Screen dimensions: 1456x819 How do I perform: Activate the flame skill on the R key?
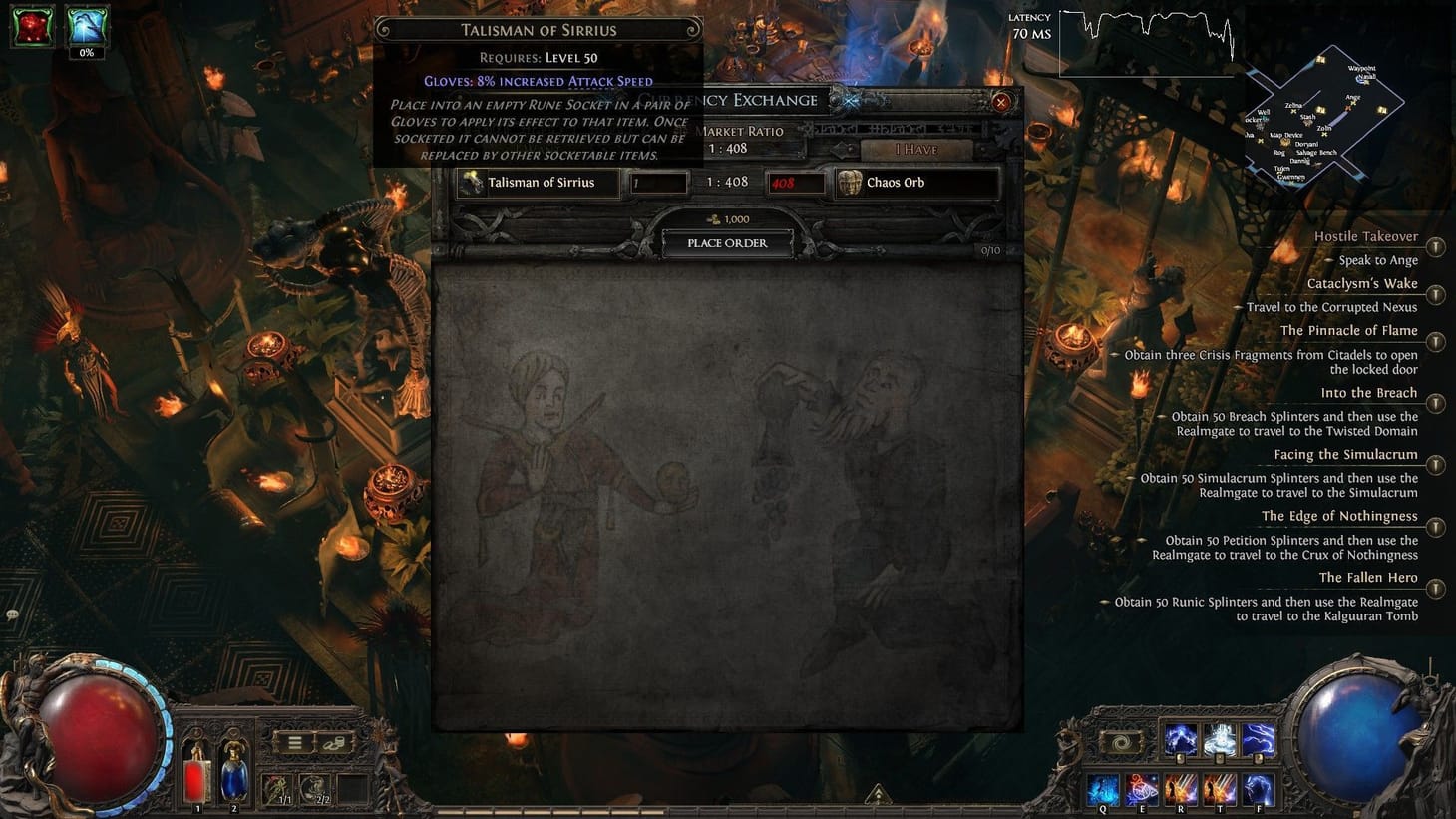coord(1181,789)
